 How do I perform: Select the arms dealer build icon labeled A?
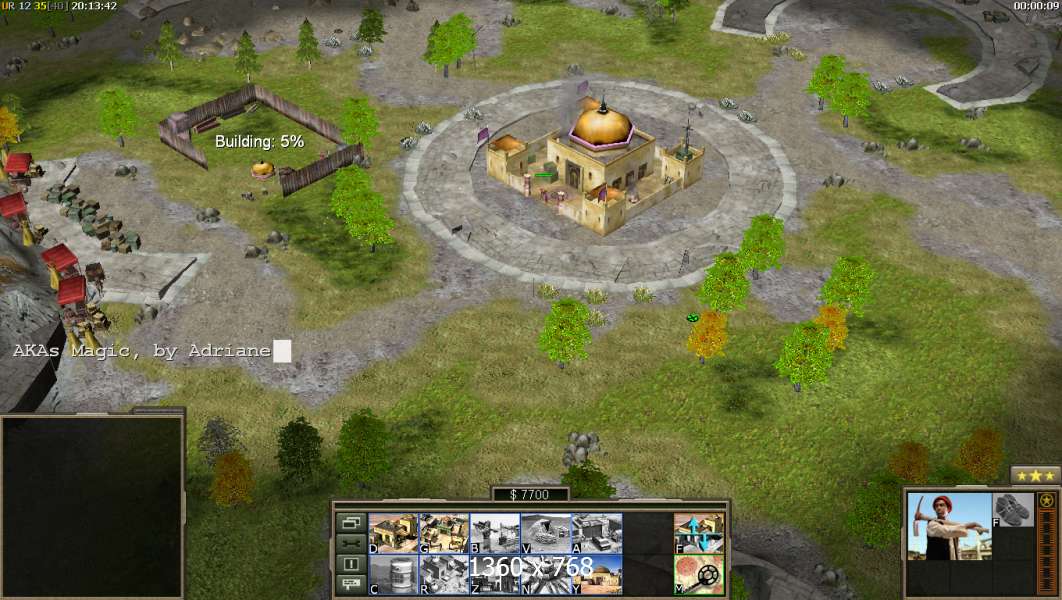click(x=596, y=533)
